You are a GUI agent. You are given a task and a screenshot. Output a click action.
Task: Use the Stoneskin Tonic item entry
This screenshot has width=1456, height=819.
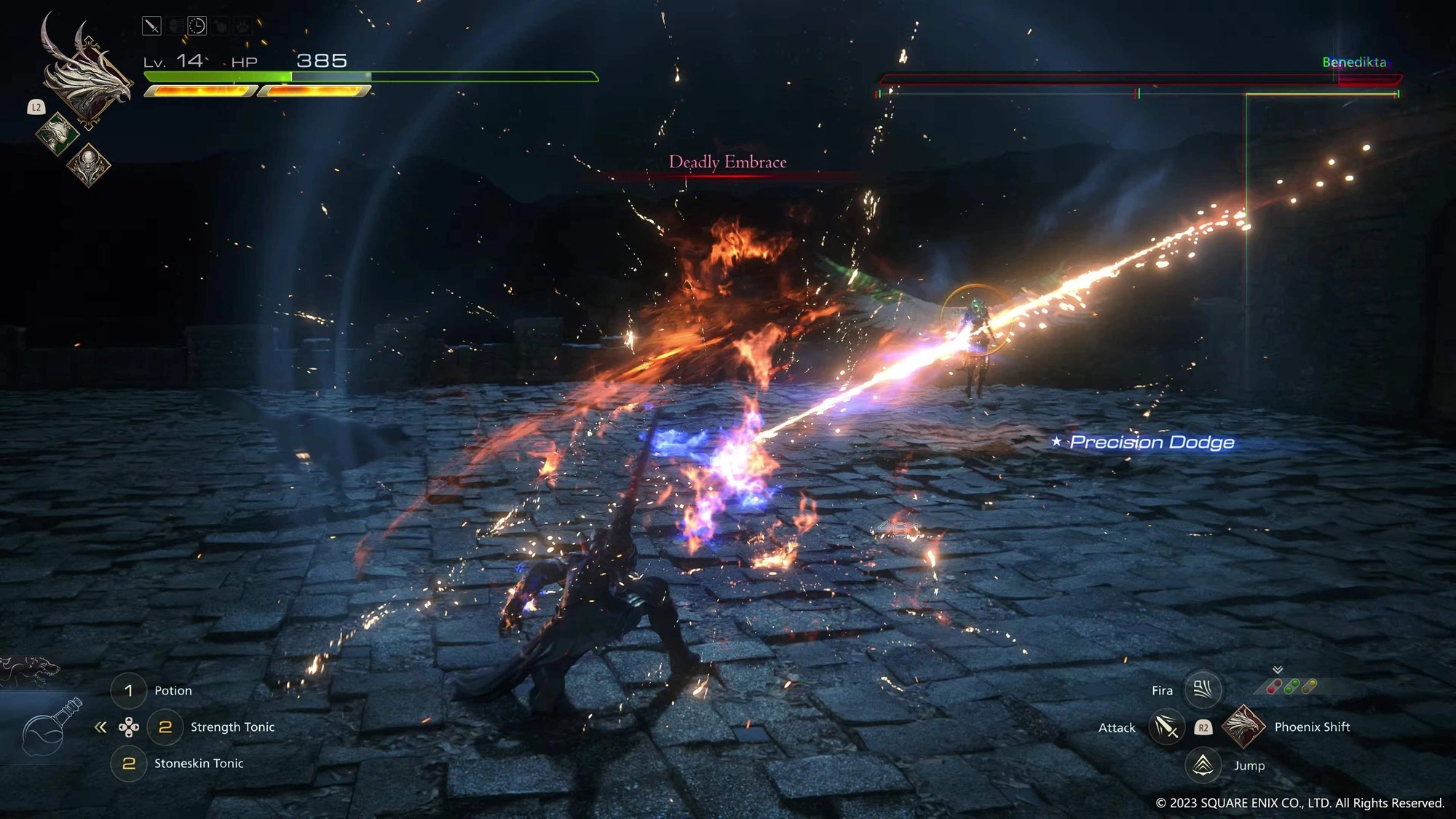pyautogui.click(x=199, y=763)
